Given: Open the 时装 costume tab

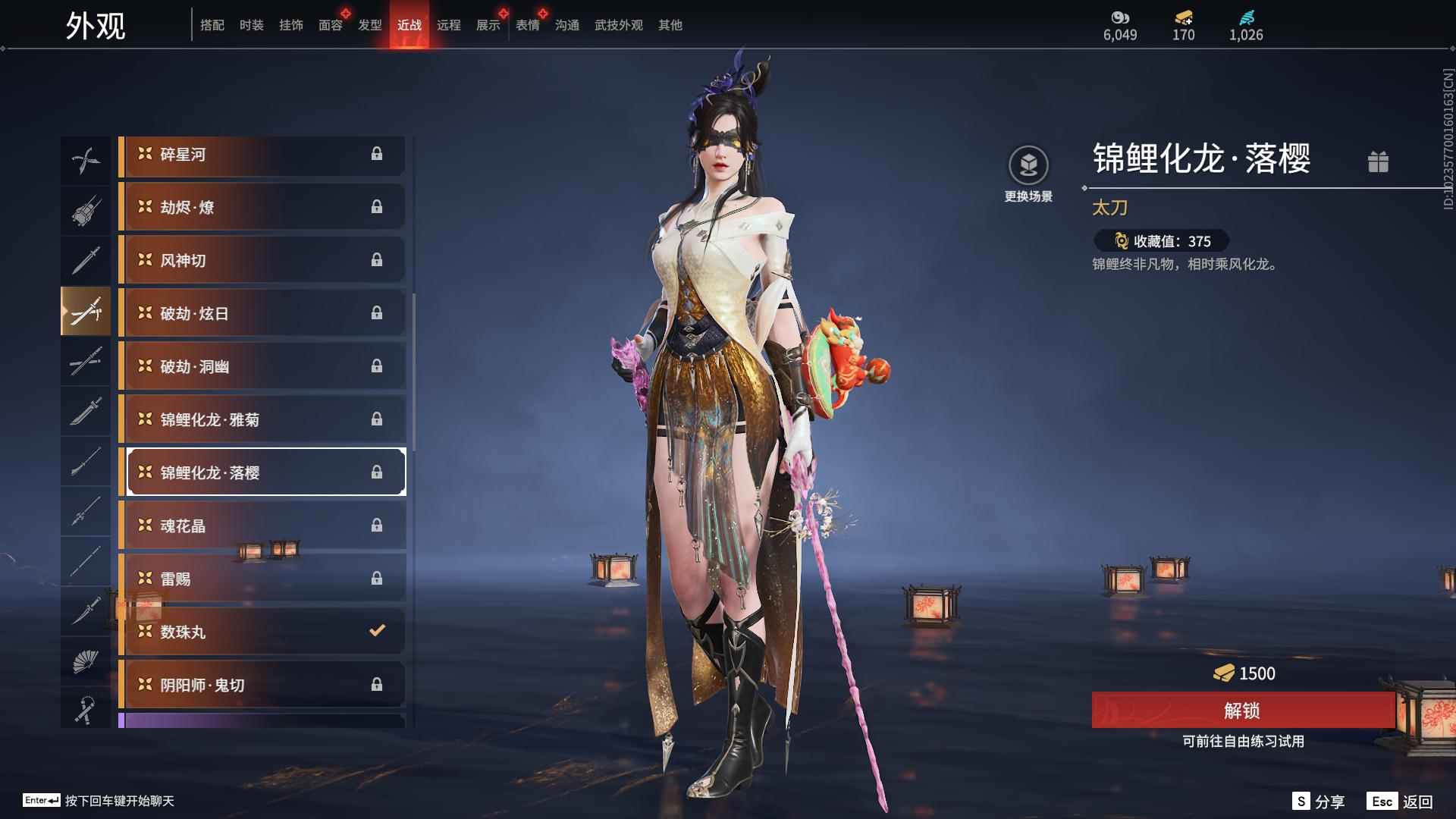Looking at the screenshot, I should pos(252,25).
